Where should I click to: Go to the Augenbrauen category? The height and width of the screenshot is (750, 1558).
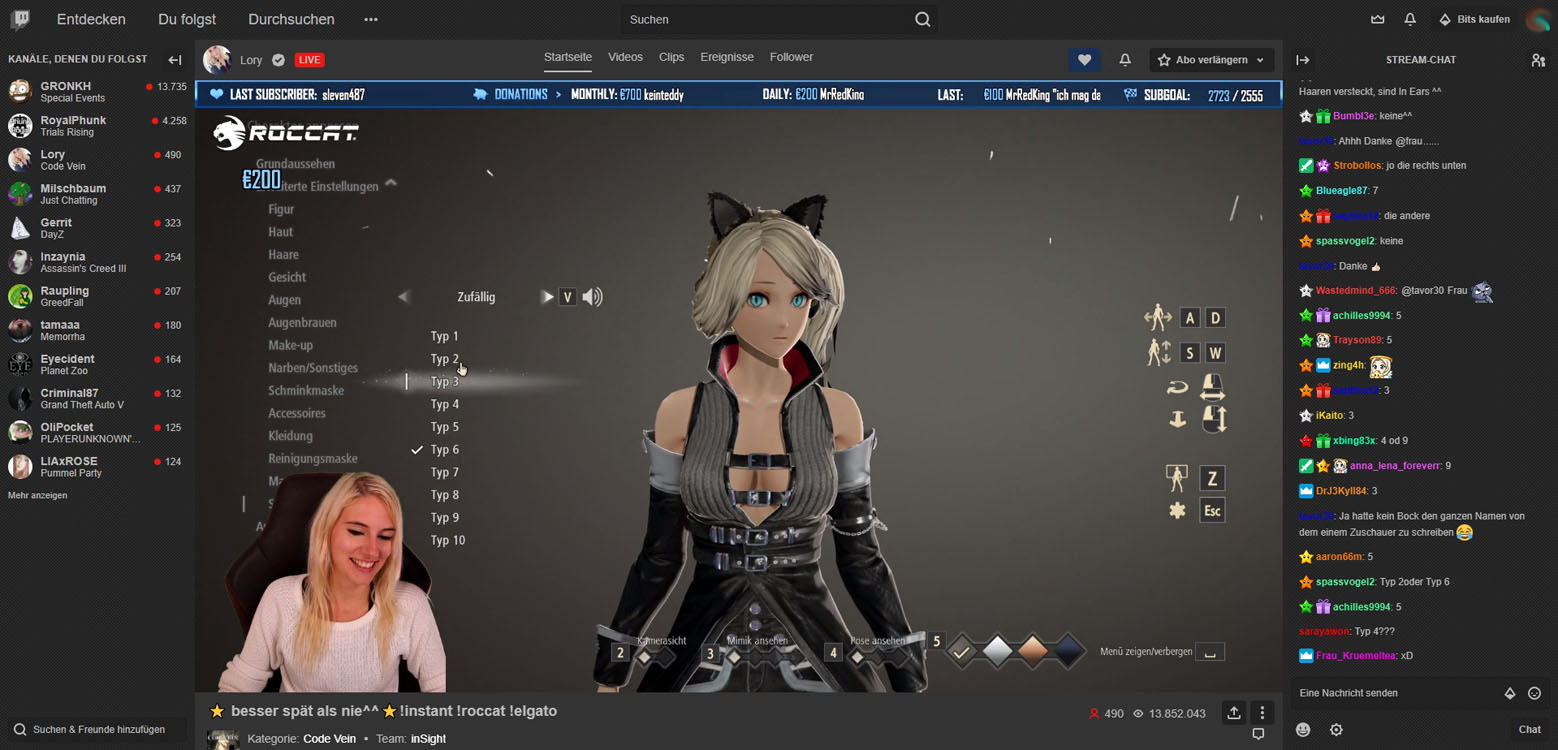tap(302, 323)
